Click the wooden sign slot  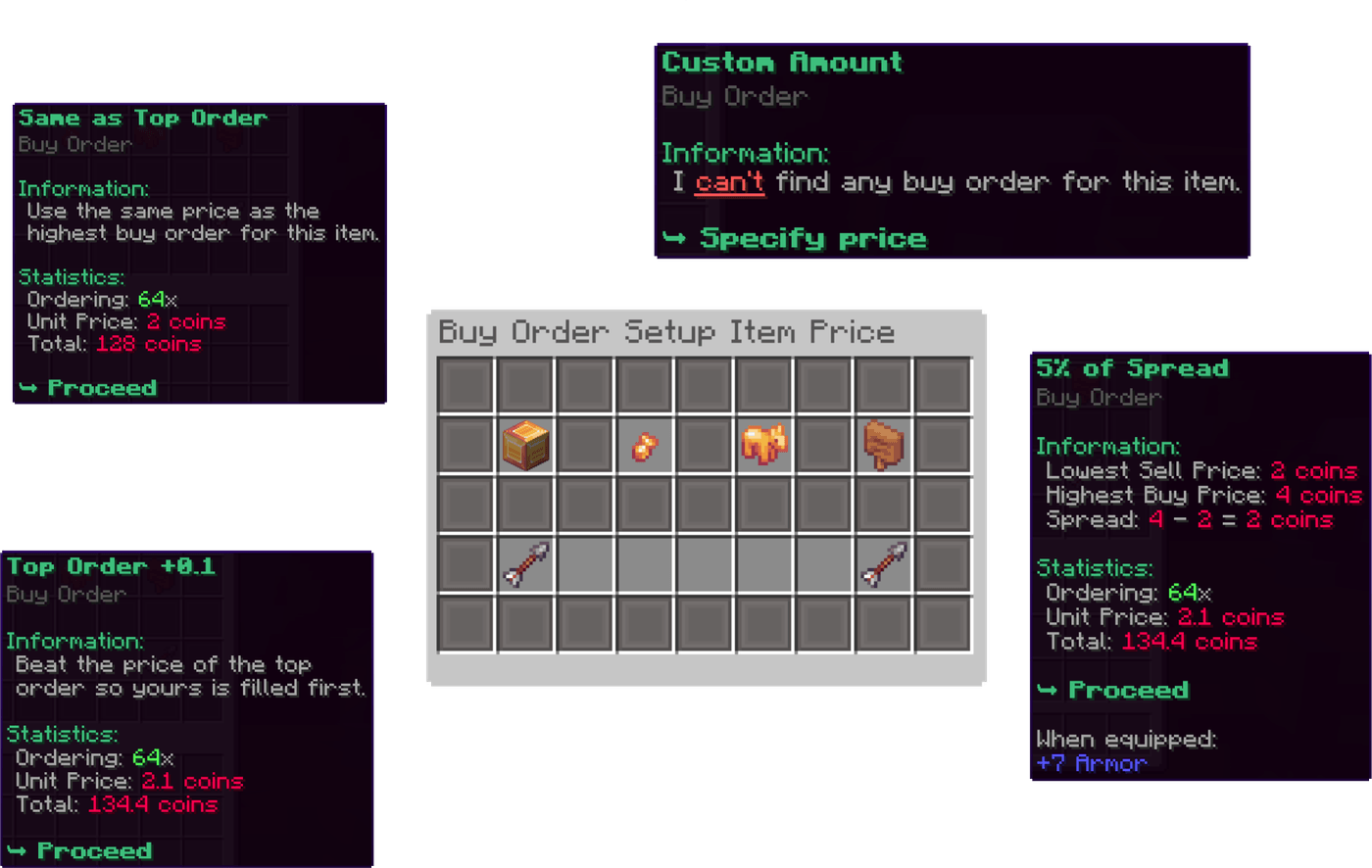coord(883,446)
